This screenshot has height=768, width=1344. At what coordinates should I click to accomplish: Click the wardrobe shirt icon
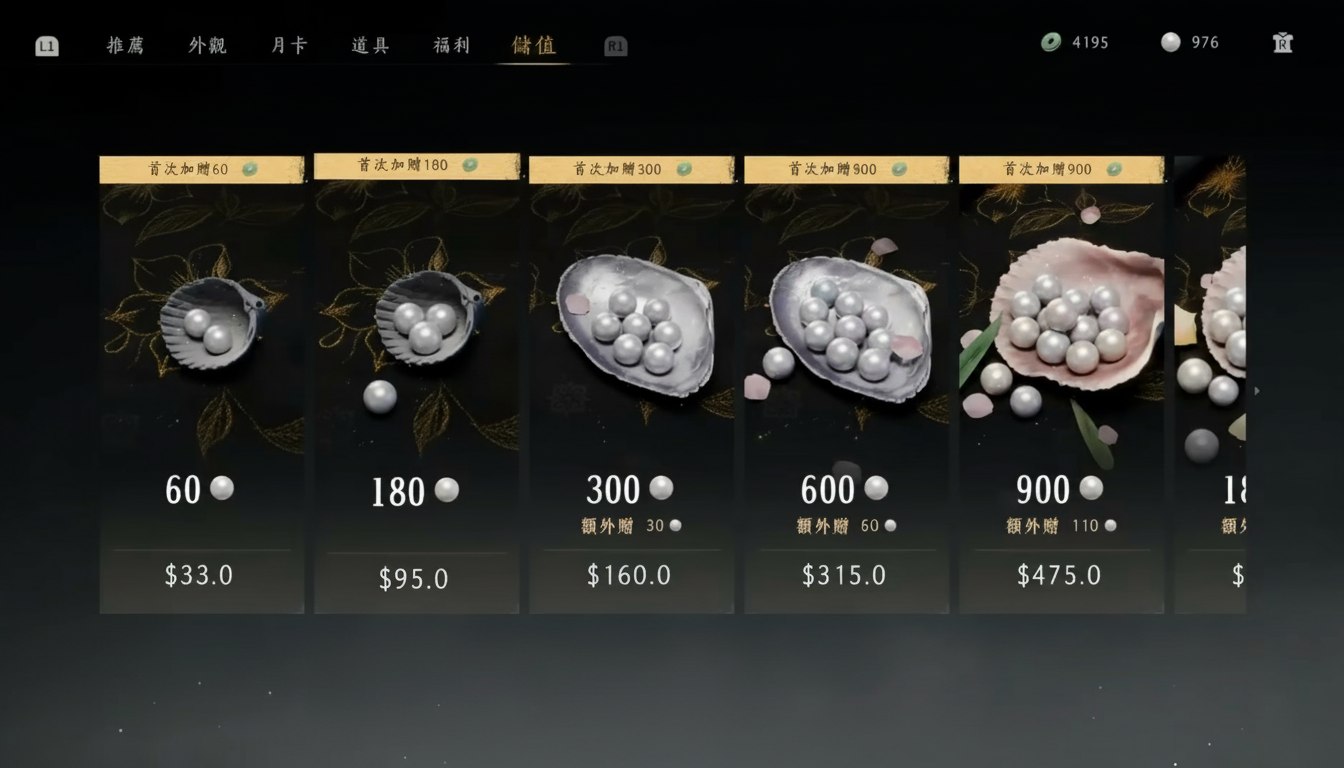click(1283, 42)
